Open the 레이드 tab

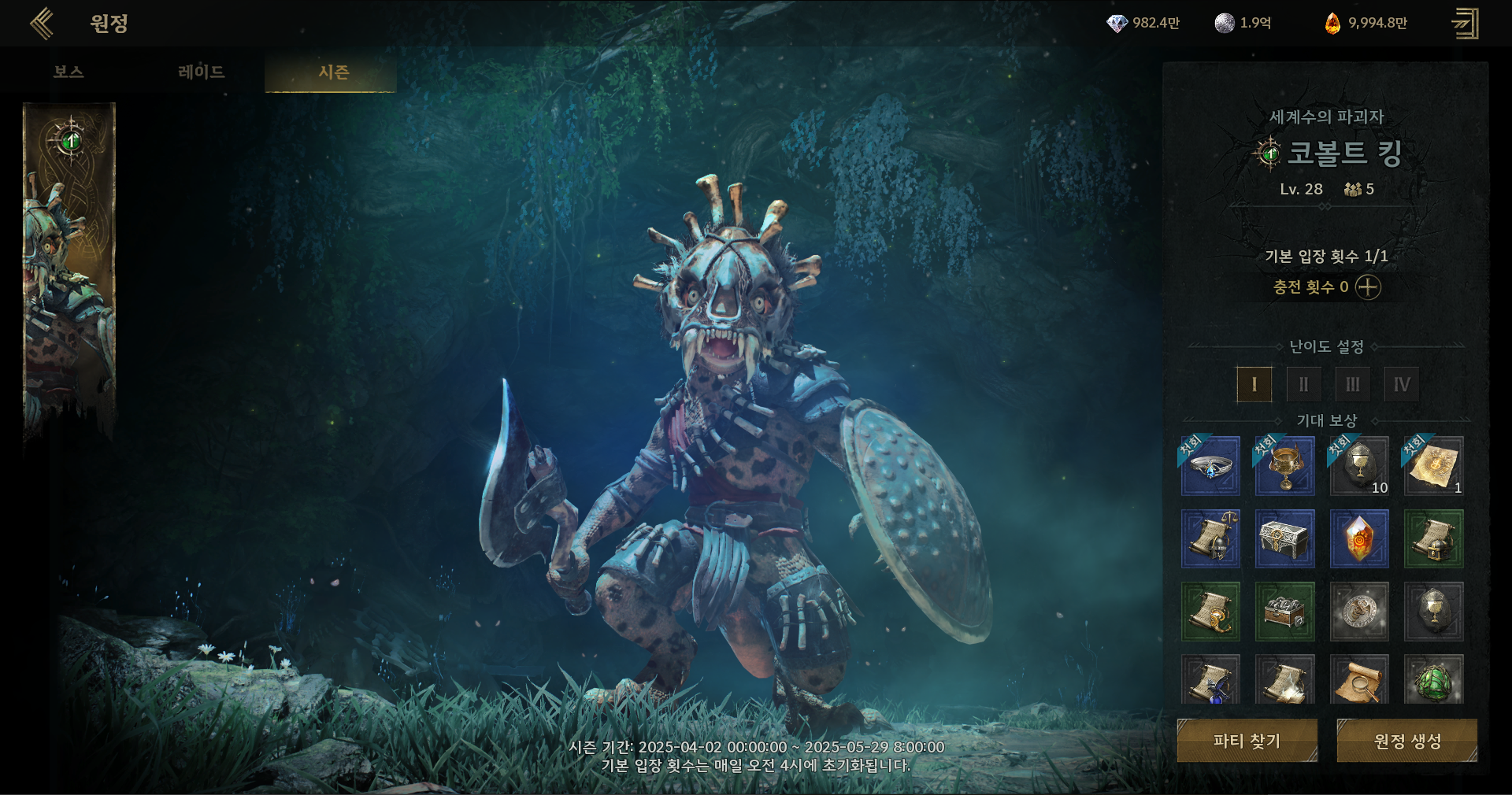202,72
